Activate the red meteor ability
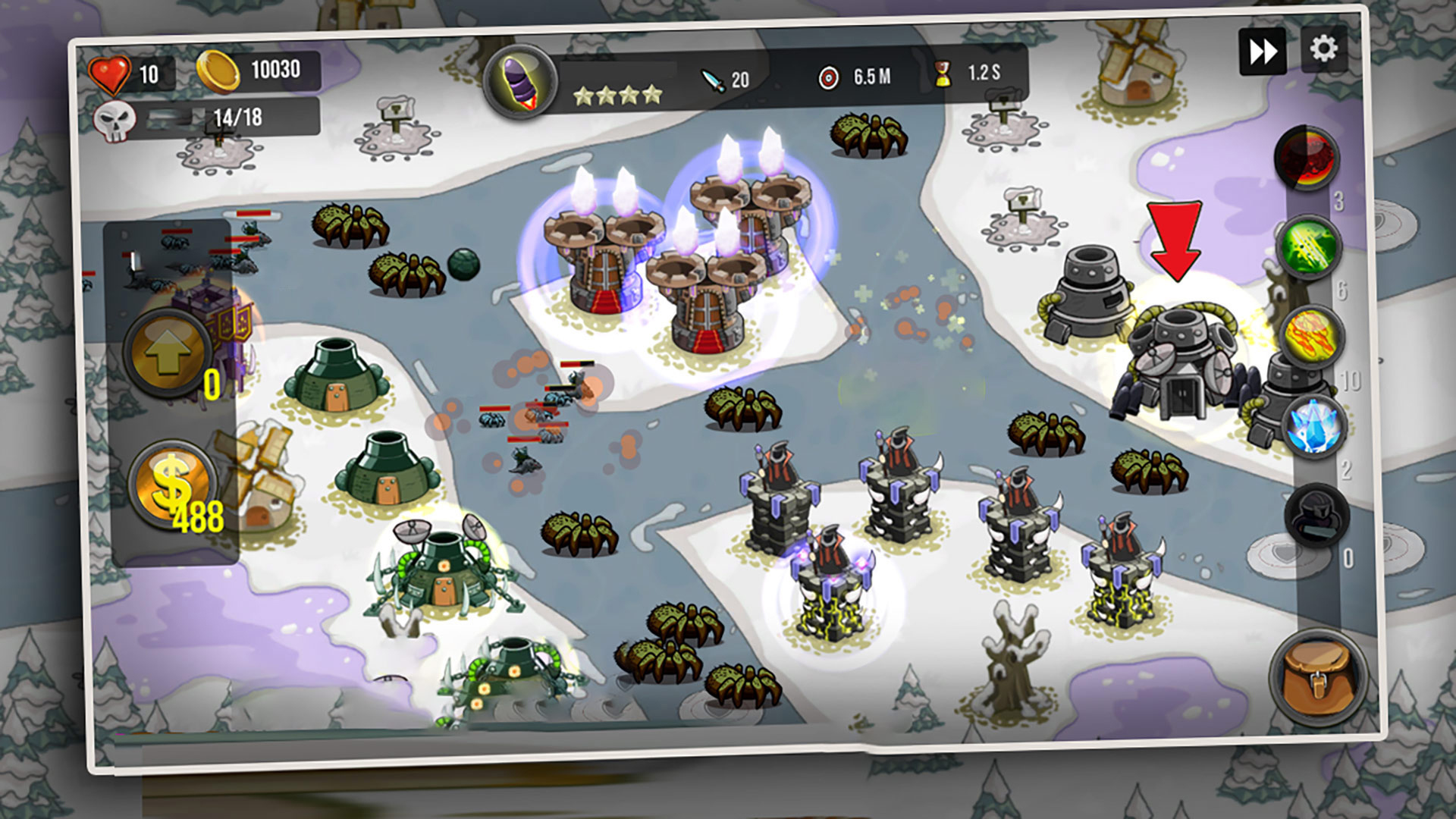The image size is (1456, 819). coord(1306,158)
